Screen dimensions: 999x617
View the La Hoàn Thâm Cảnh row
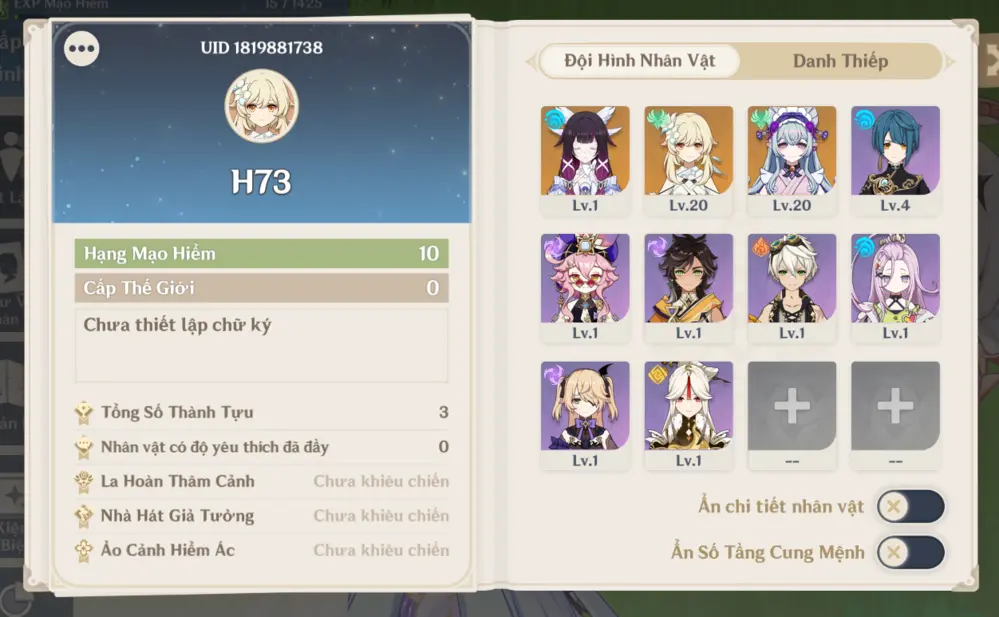pos(261,481)
